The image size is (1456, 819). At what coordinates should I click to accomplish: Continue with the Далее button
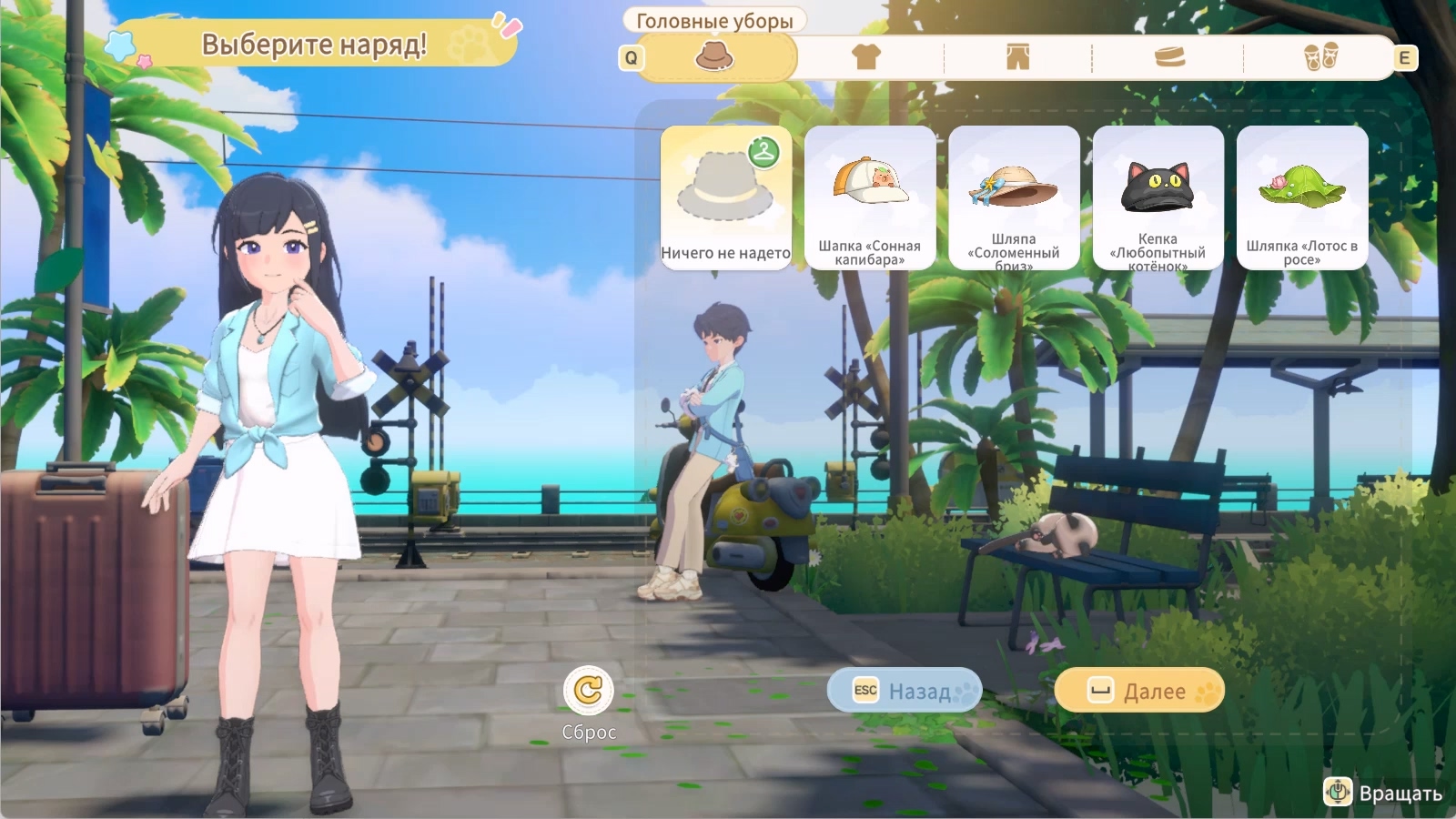pos(1139,691)
